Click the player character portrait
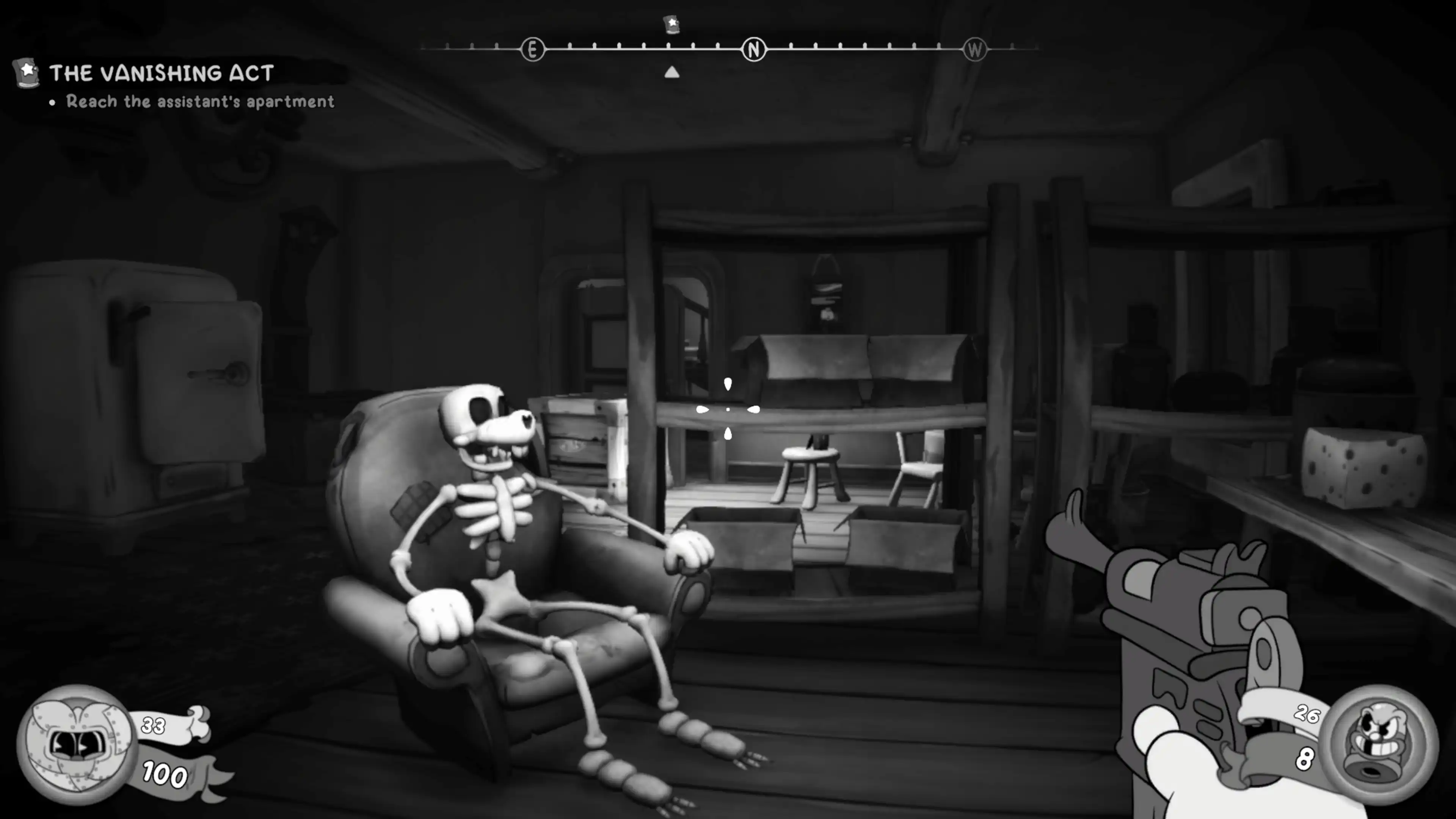The width and height of the screenshot is (1456, 819). click(76, 744)
